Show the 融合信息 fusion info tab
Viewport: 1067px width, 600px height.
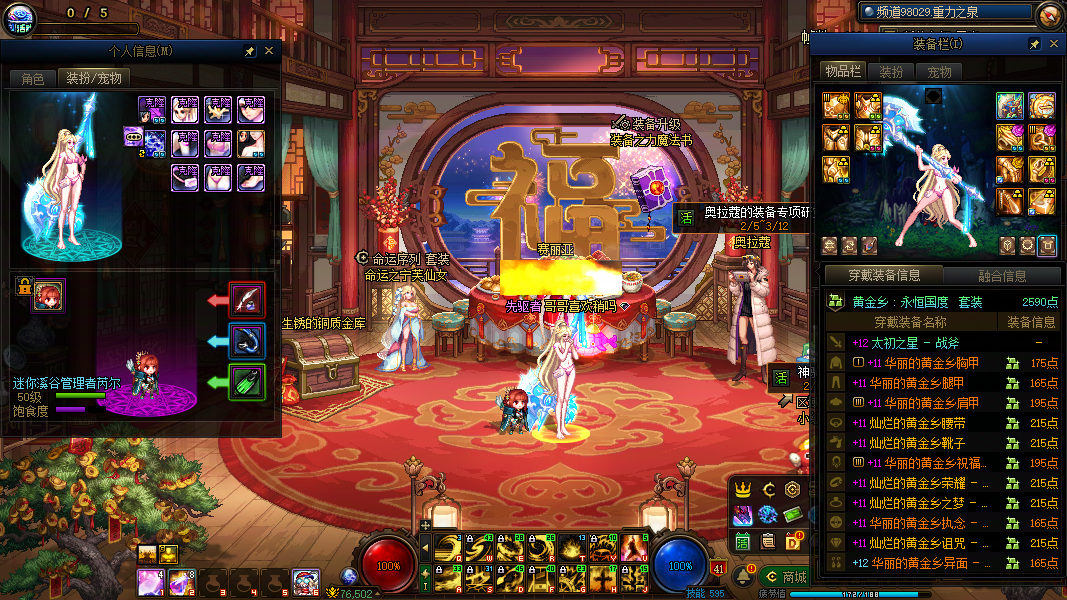coord(1001,276)
